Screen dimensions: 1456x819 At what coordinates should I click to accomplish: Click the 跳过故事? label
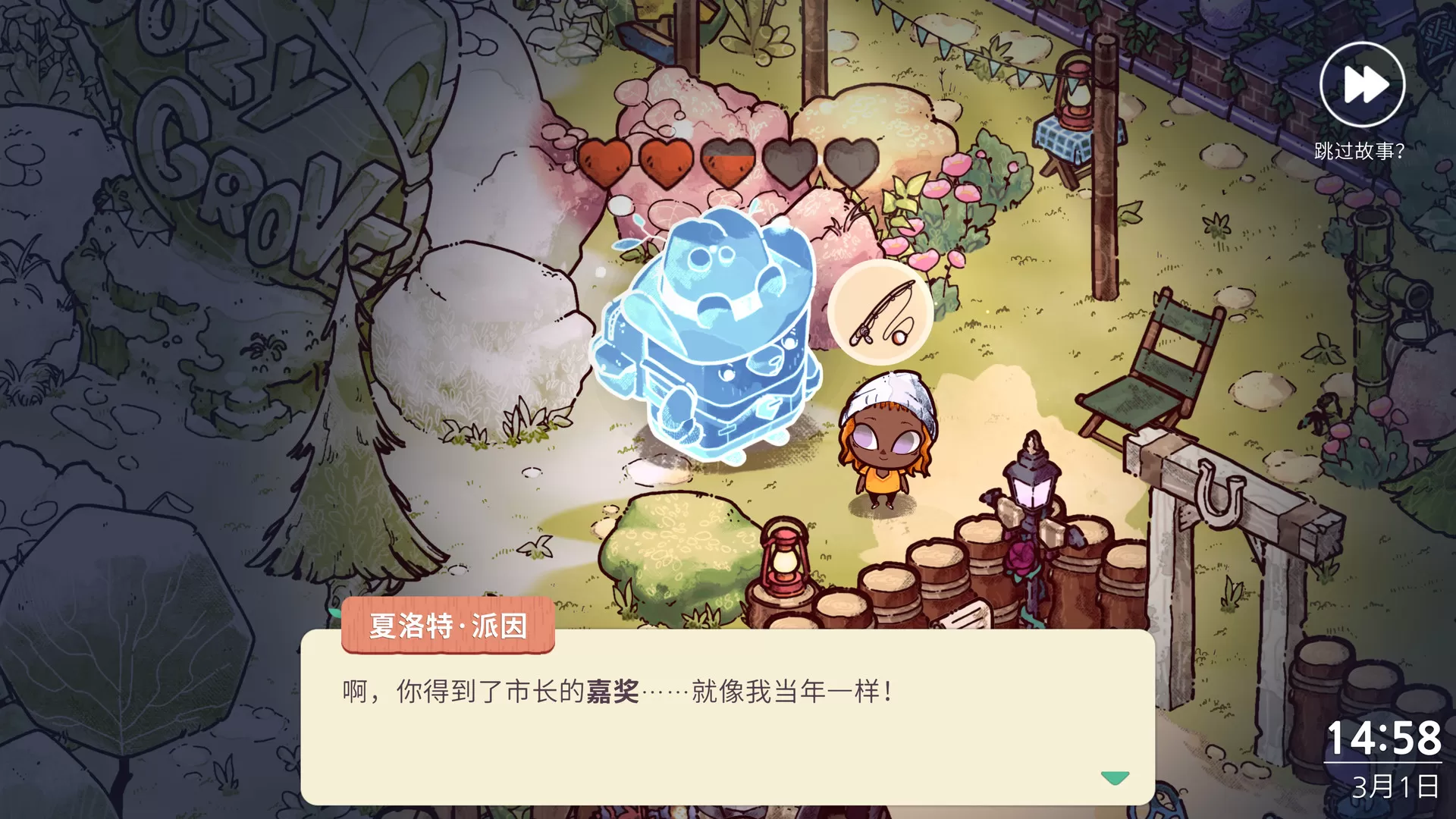(1357, 152)
